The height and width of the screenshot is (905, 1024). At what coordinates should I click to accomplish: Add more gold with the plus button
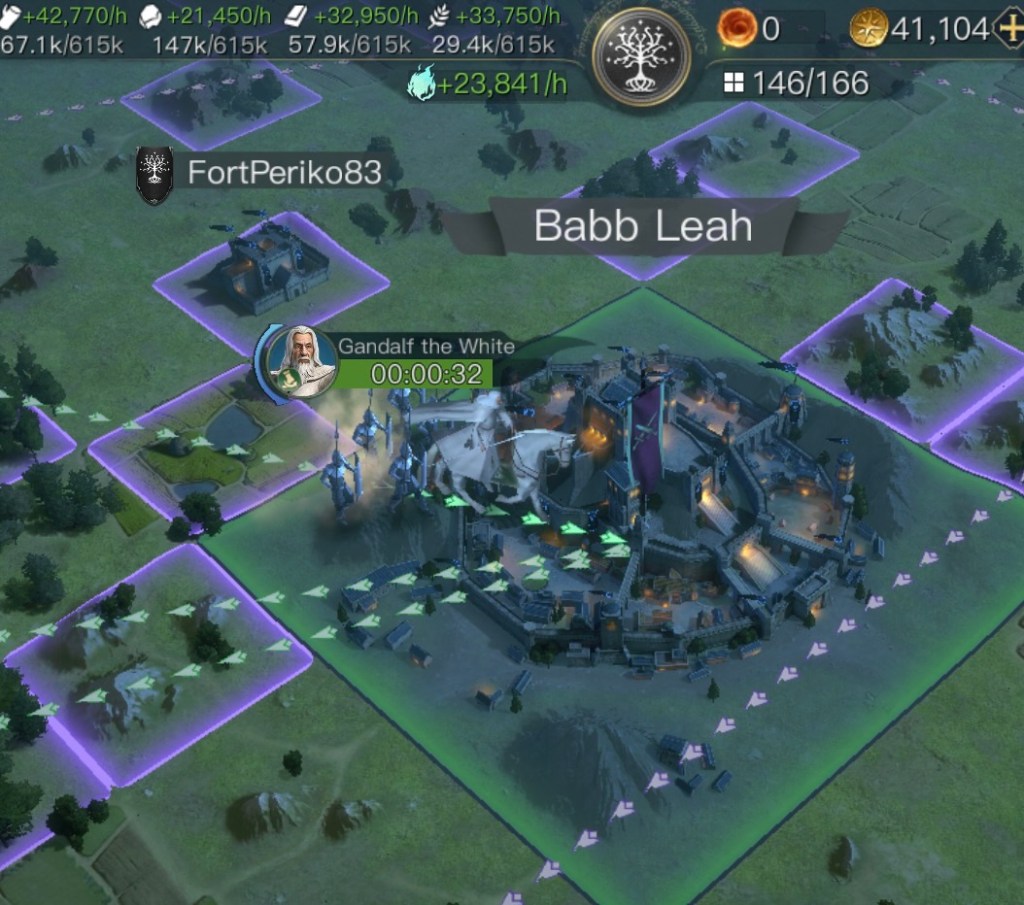(1010, 29)
